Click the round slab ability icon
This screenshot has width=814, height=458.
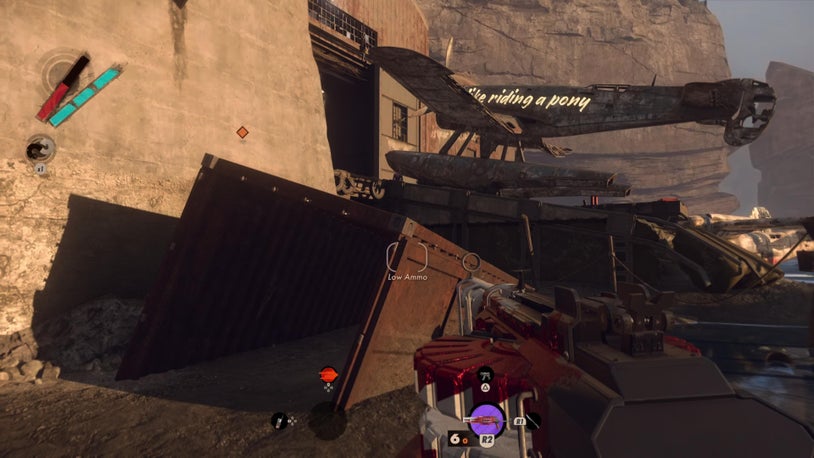[x=40, y=150]
